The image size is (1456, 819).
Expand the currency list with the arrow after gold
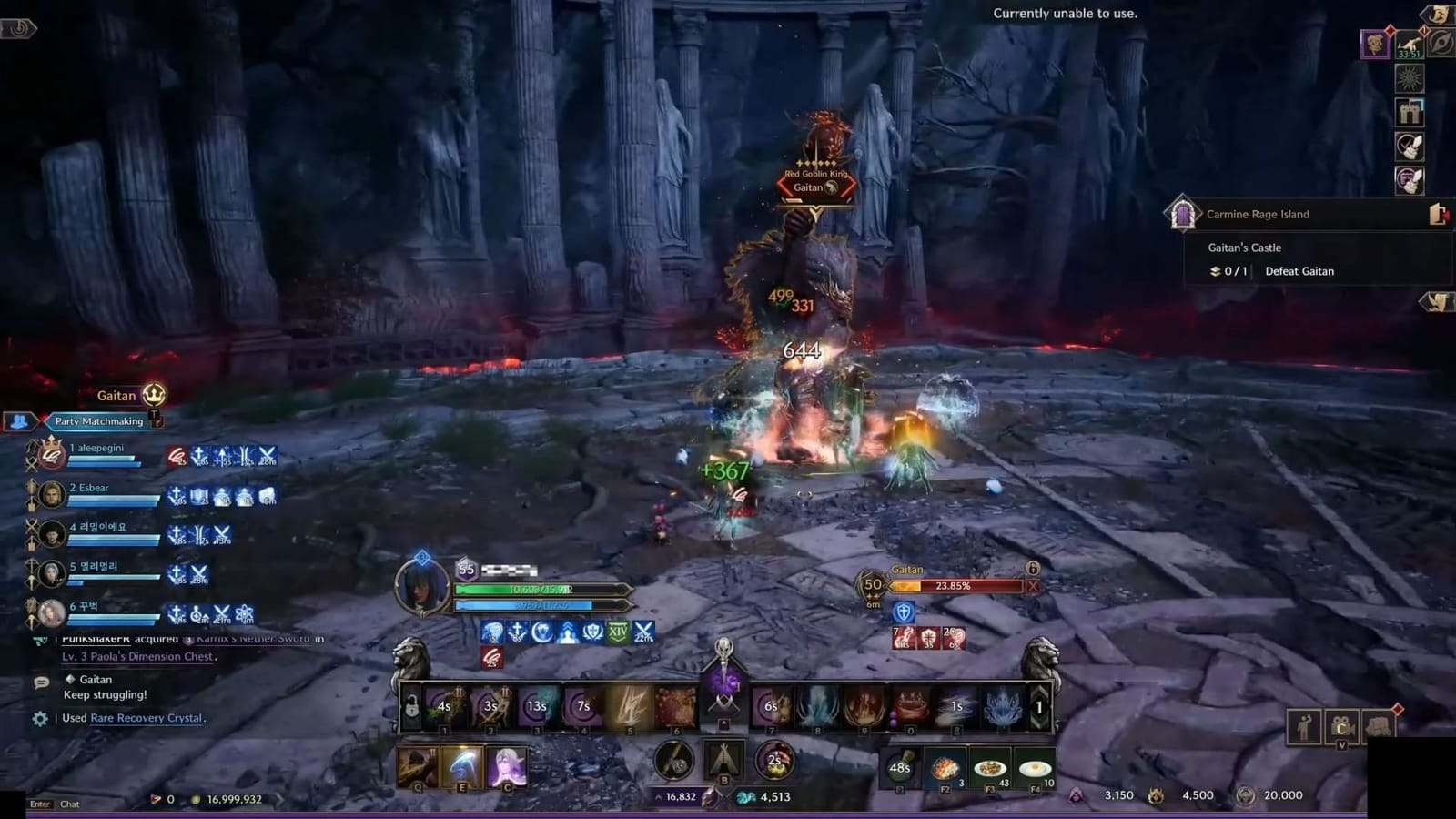[x=280, y=799]
